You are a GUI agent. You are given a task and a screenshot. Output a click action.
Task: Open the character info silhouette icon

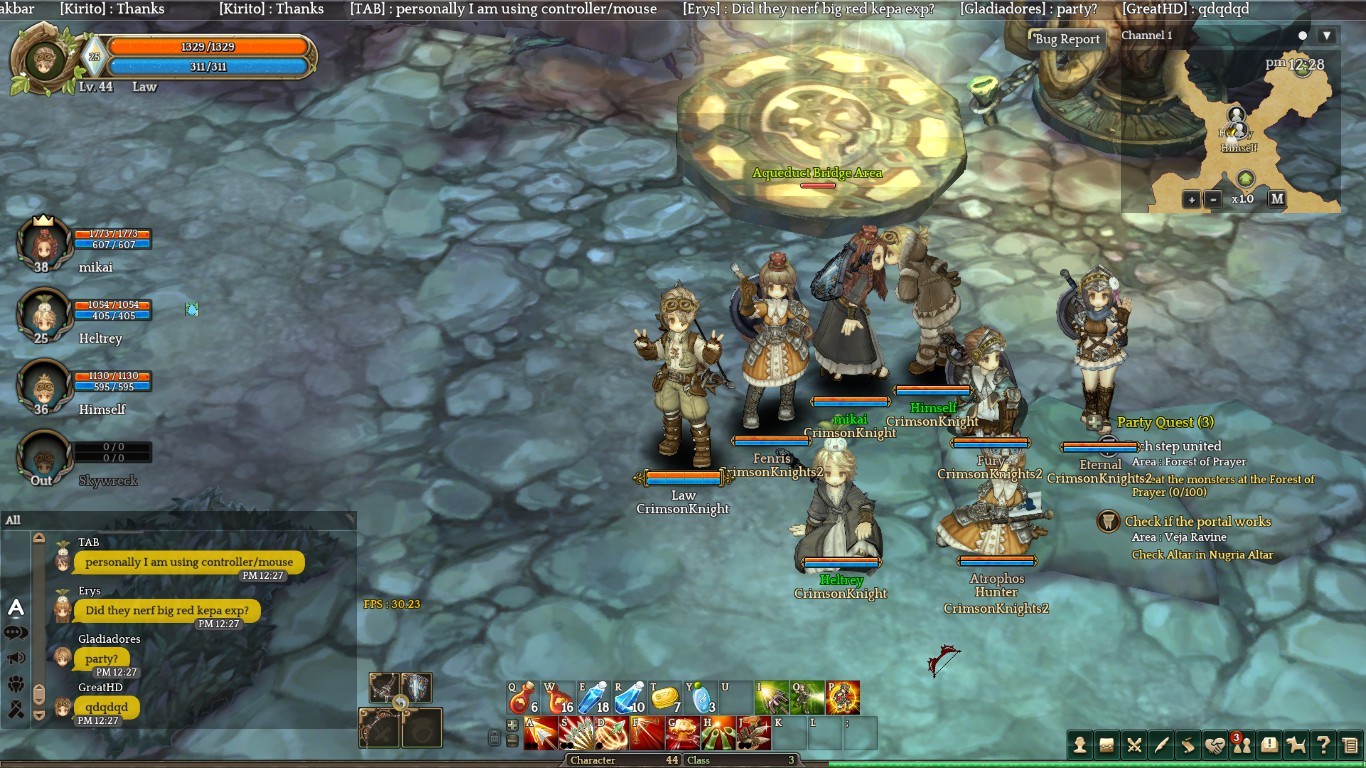pyautogui.click(x=1080, y=744)
